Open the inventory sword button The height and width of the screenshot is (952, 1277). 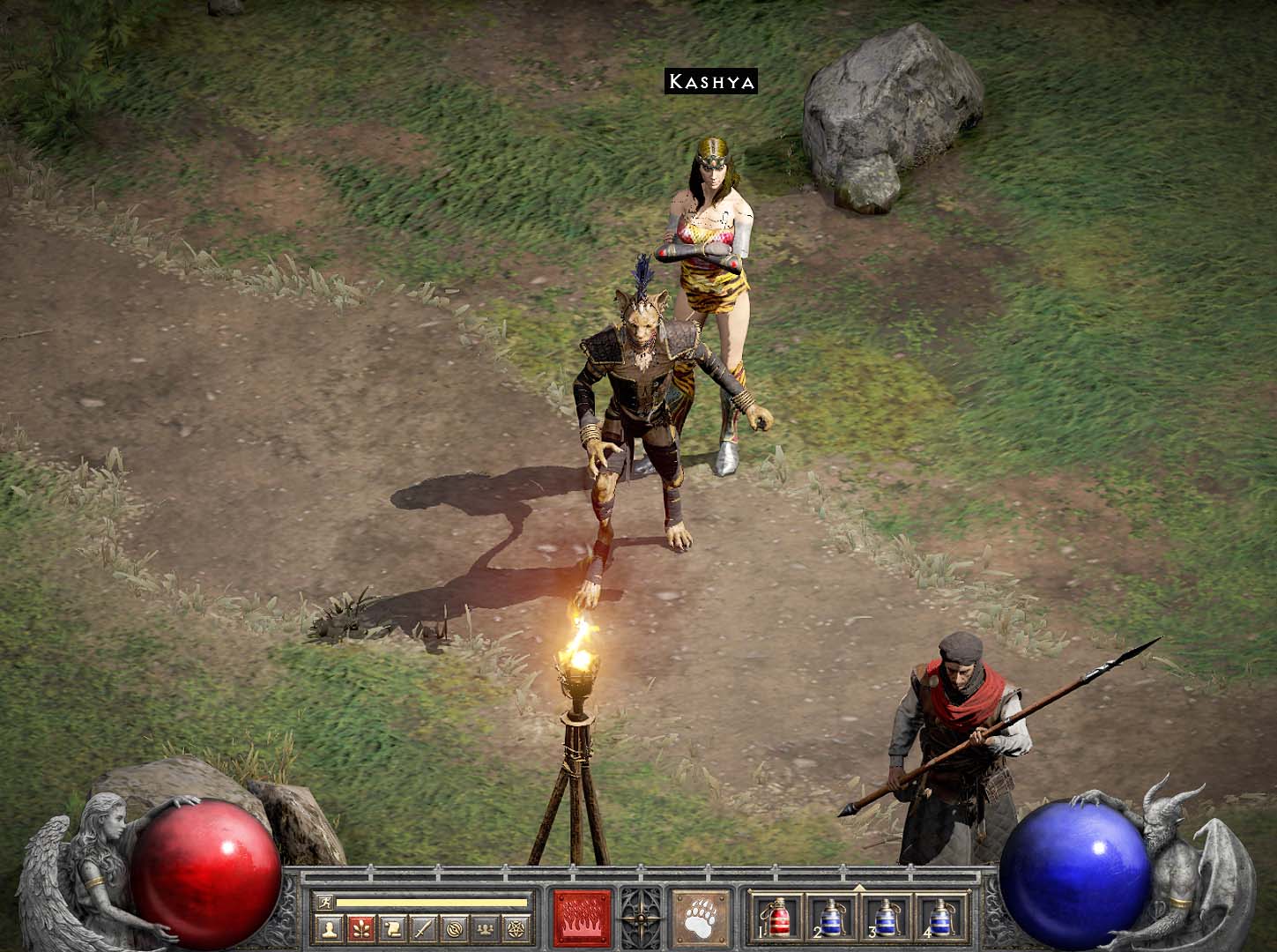(x=422, y=928)
